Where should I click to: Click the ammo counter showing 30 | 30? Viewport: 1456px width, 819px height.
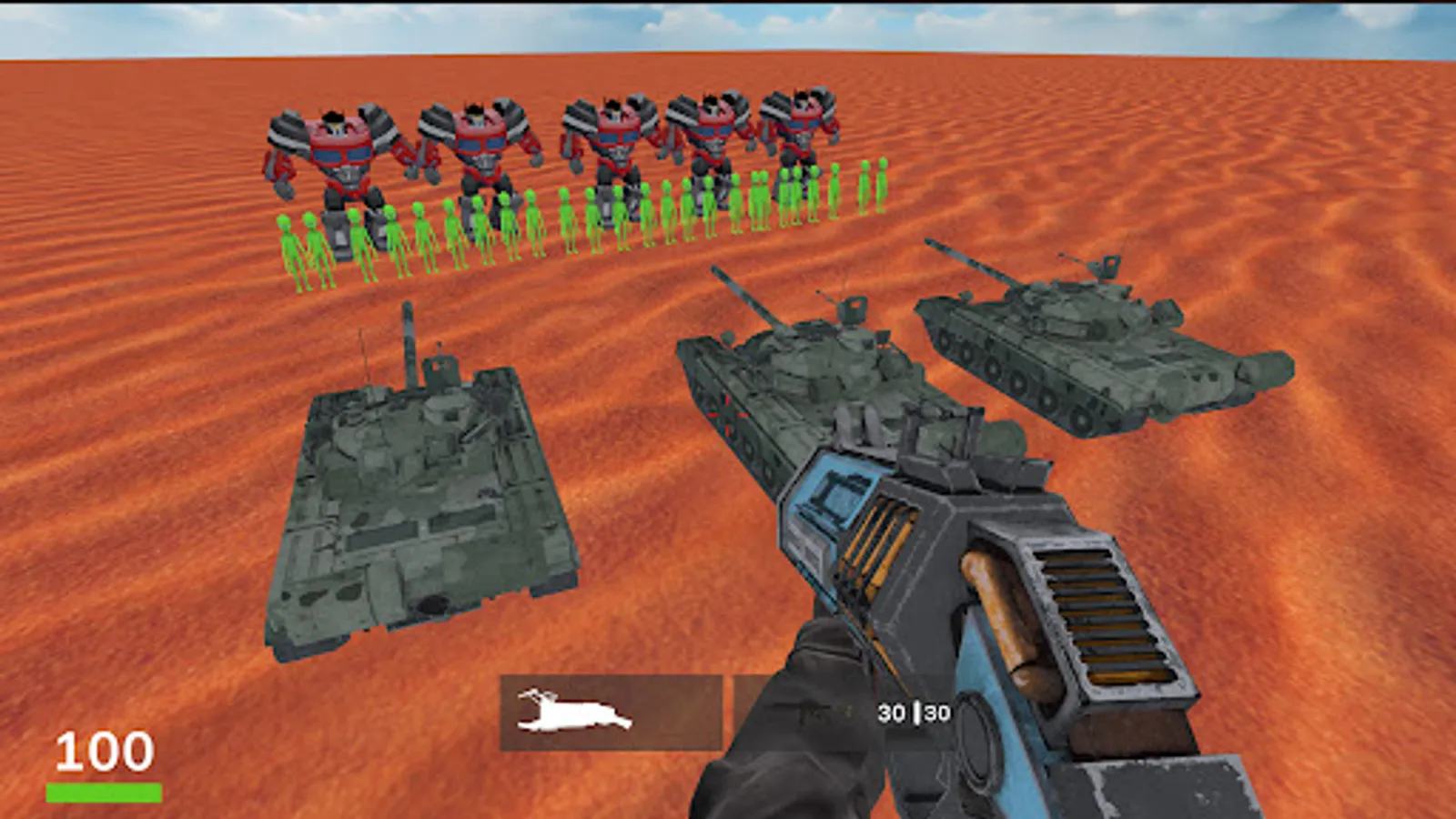[913, 713]
